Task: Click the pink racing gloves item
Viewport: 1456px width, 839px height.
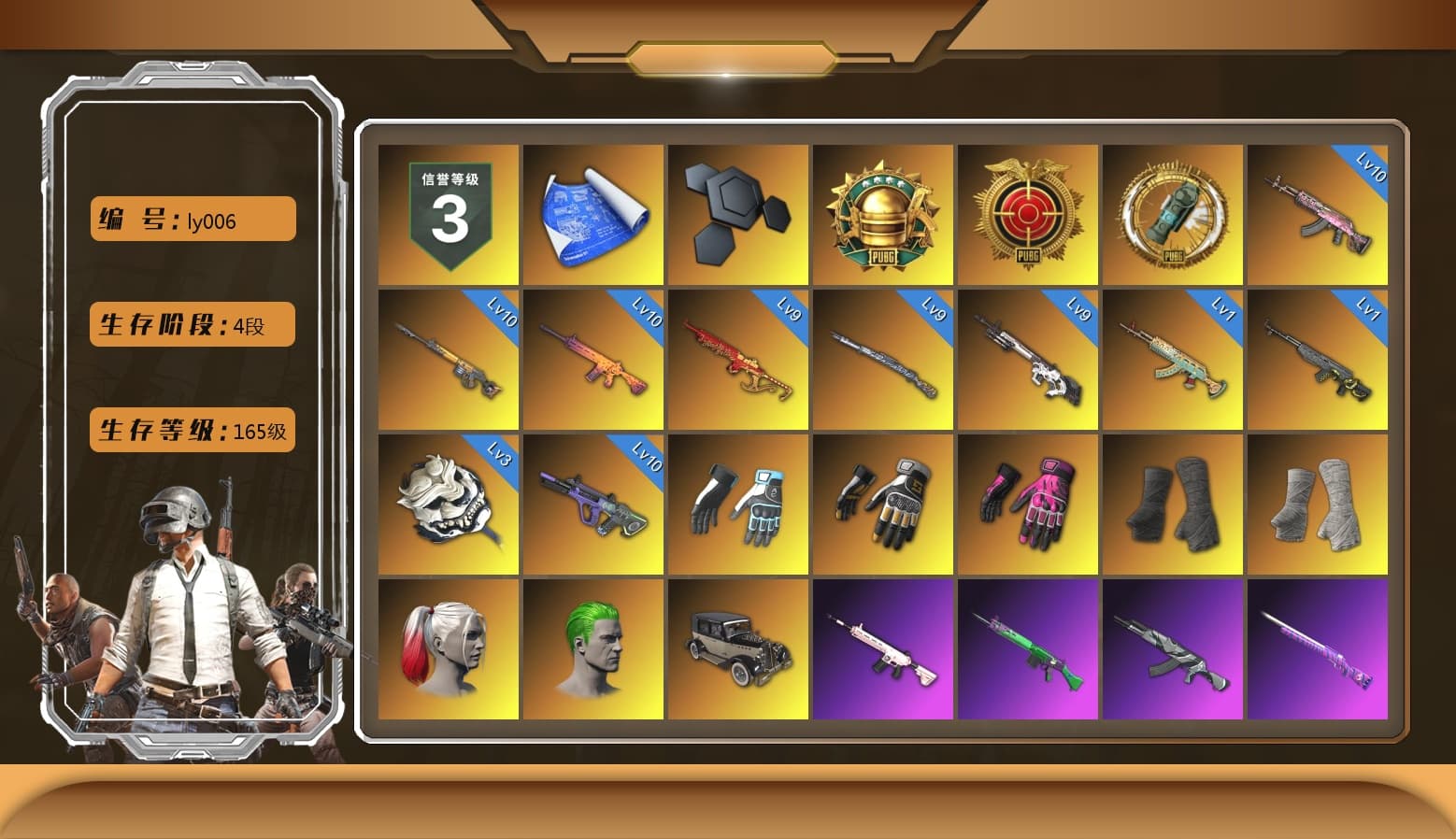Action: 1027,505
